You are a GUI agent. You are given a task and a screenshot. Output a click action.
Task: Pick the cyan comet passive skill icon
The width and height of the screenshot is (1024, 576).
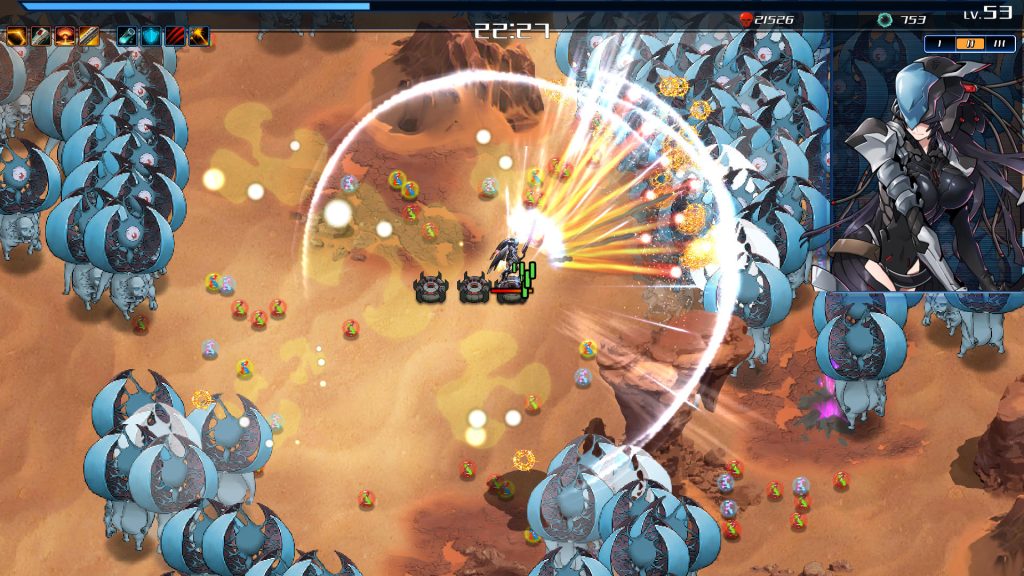pos(127,37)
